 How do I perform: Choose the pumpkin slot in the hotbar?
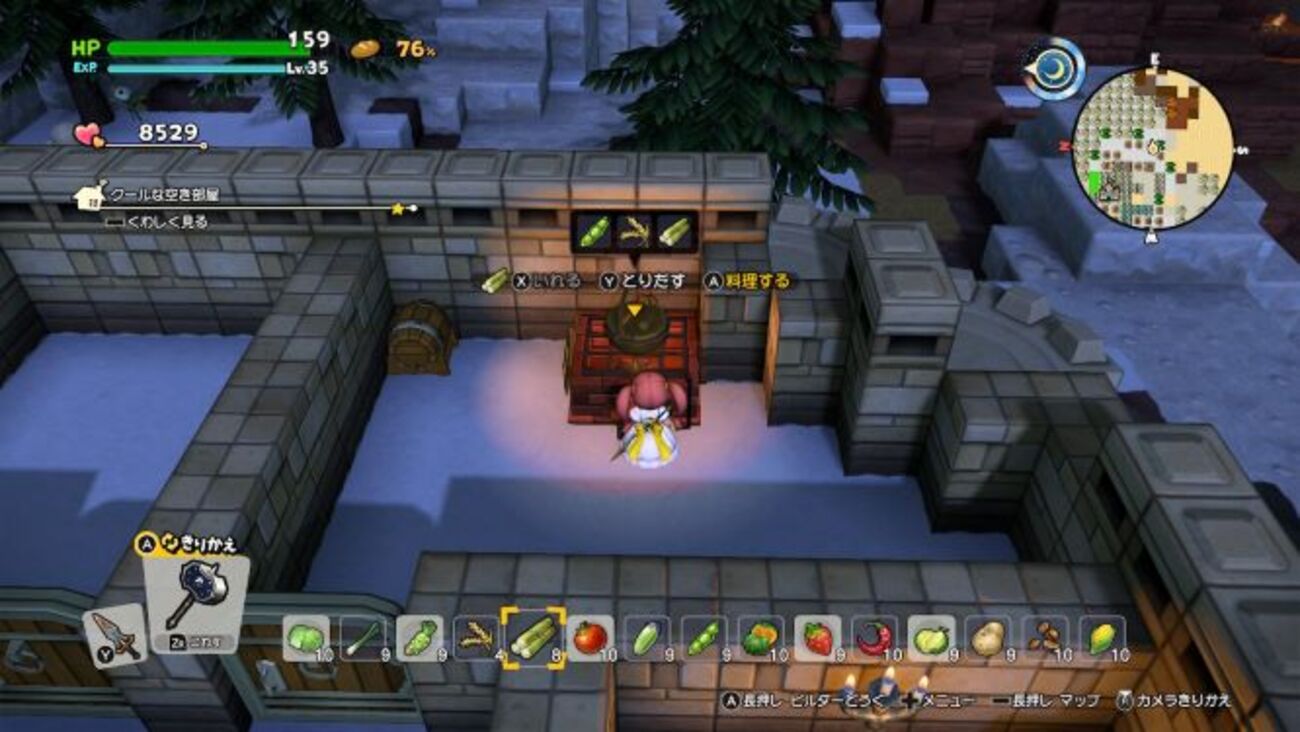coord(761,637)
